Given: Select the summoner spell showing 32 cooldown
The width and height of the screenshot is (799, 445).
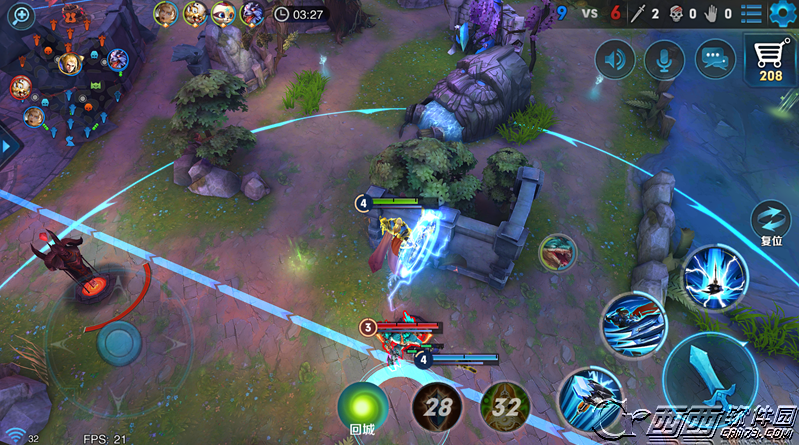Looking at the screenshot, I should pyautogui.click(x=505, y=408).
